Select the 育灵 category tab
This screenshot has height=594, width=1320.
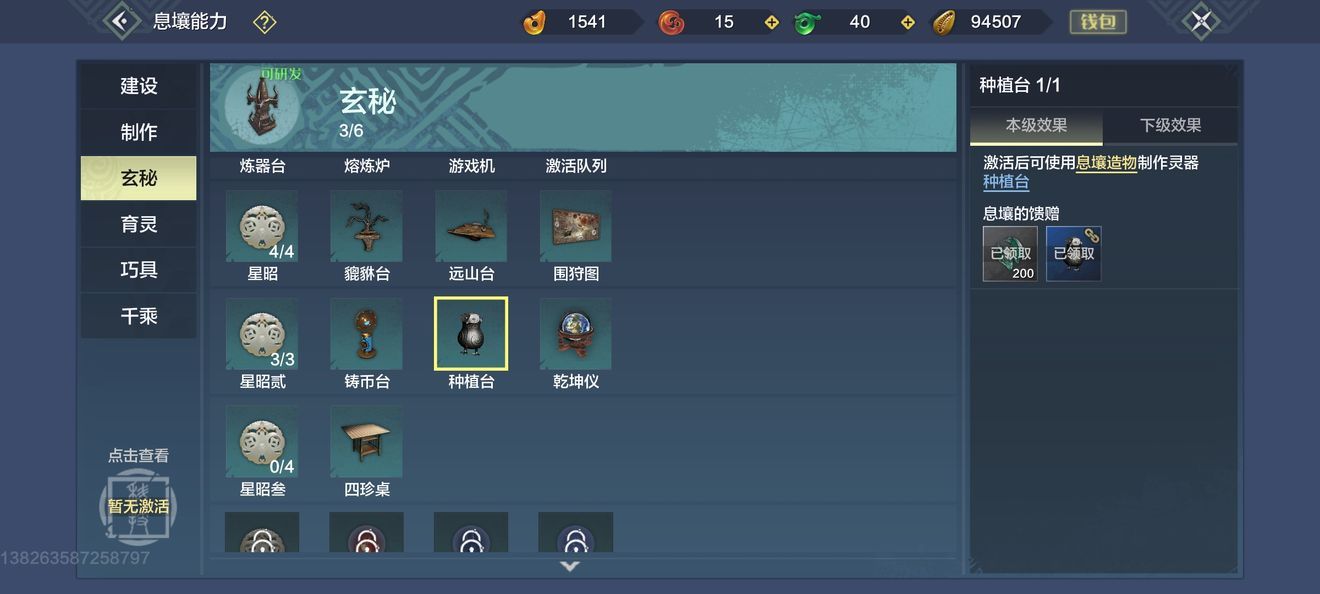pyautogui.click(x=139, y=224)
